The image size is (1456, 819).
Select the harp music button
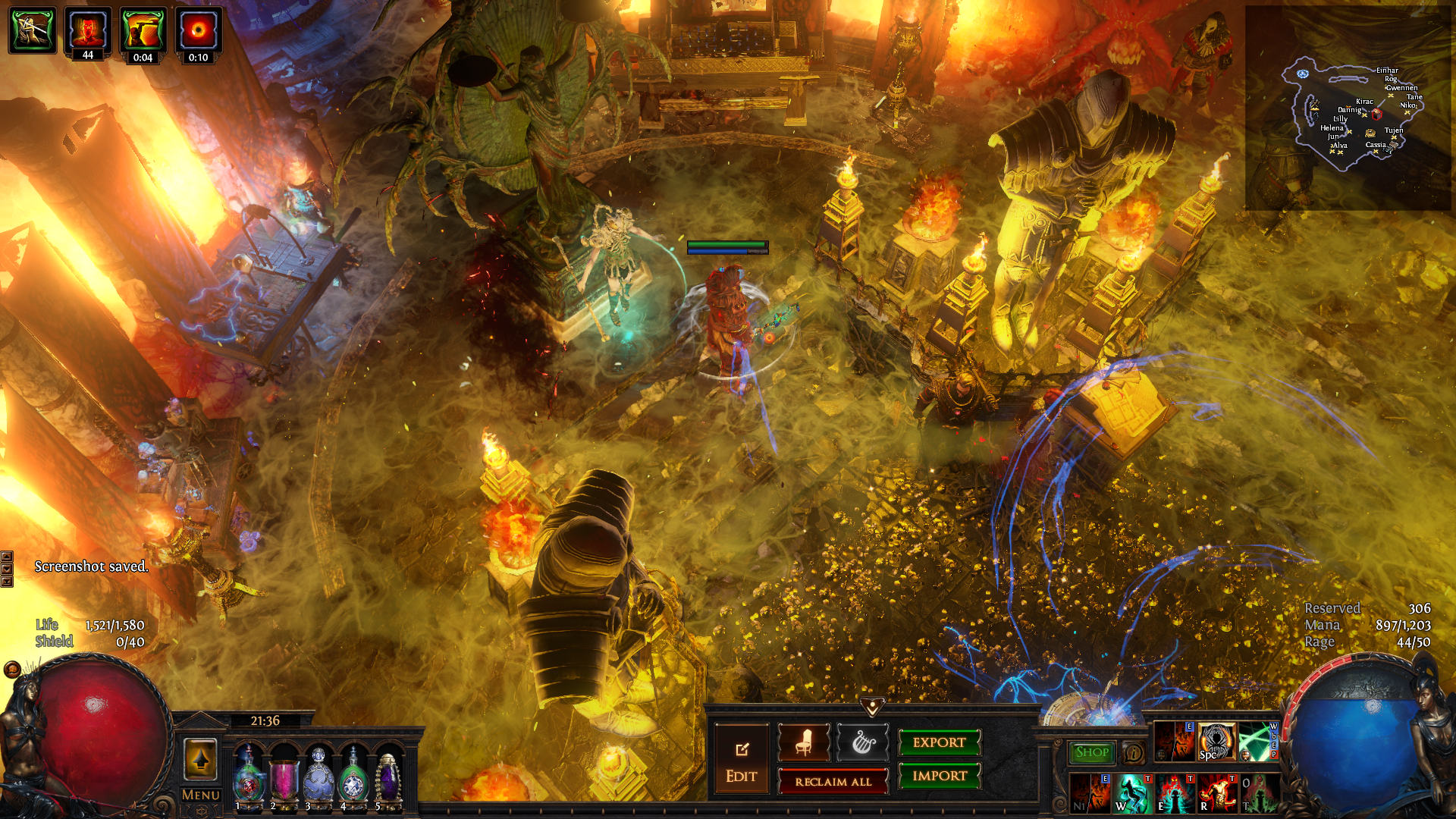(862, 742)
